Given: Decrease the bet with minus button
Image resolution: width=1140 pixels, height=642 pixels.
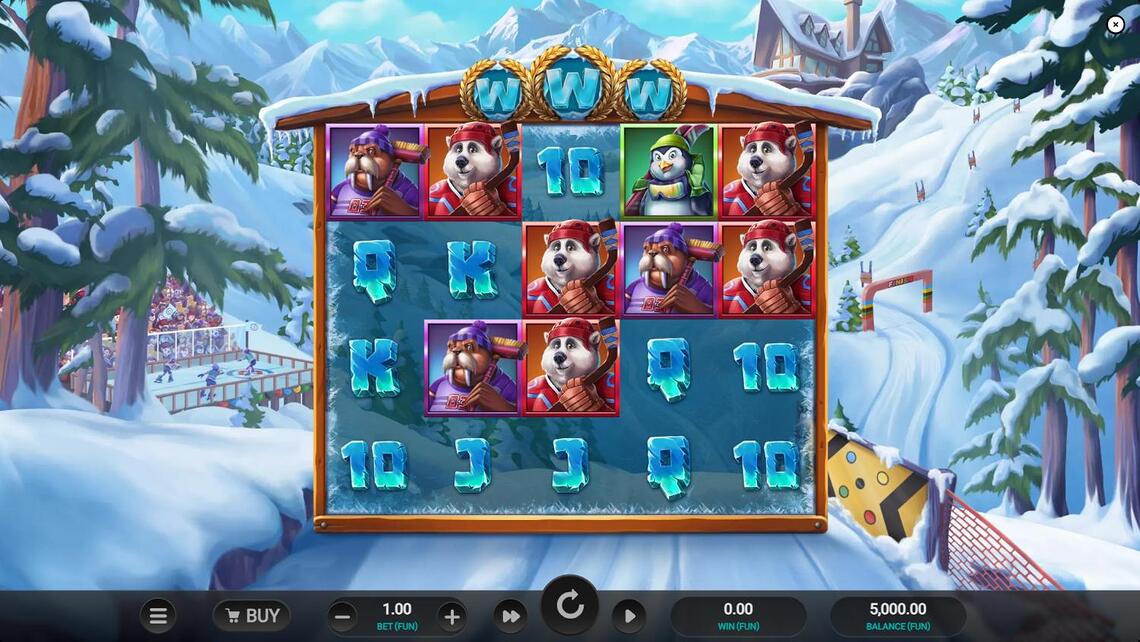Looking at the screenshot, I should point(342,616).
